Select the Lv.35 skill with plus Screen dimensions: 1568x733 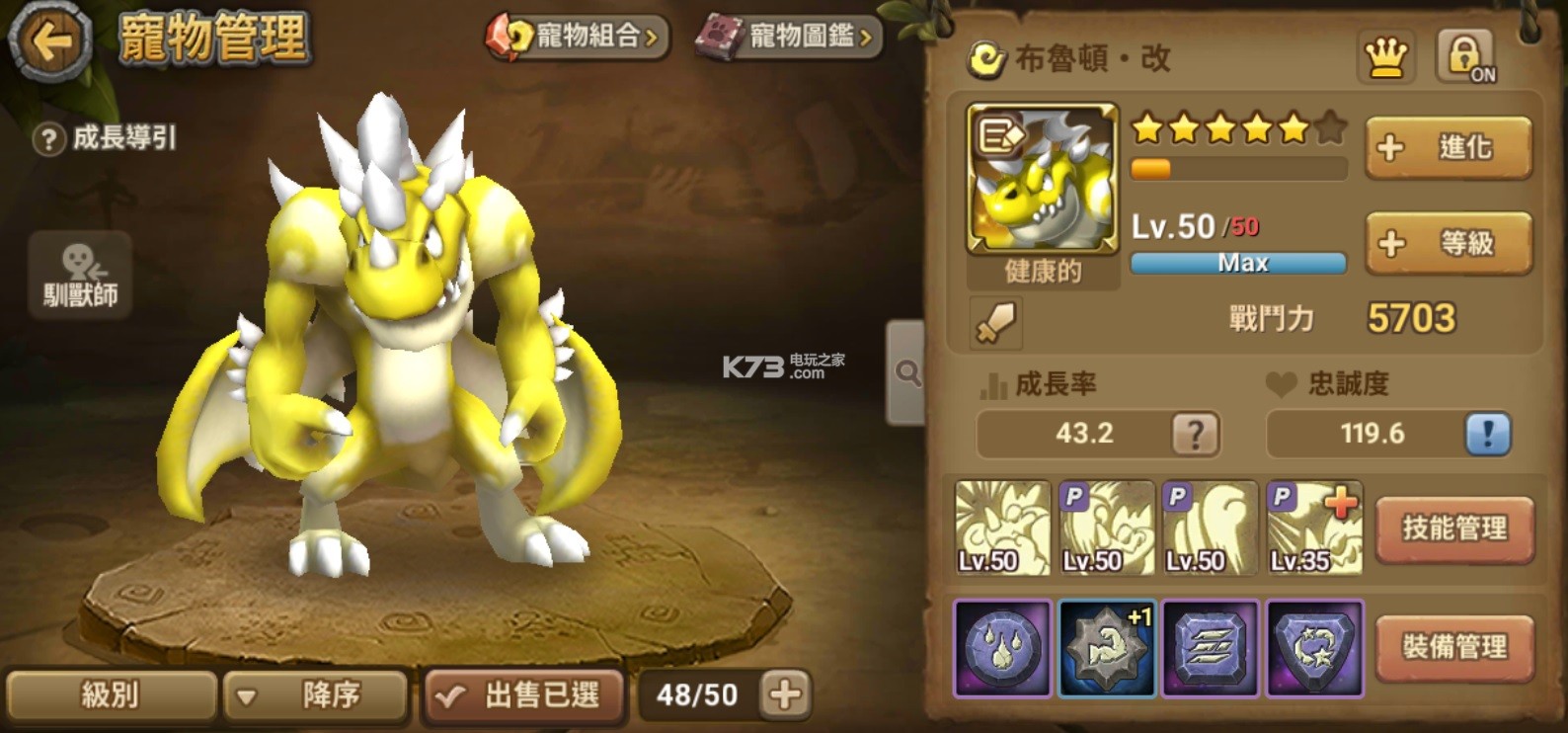point(1314,529)
